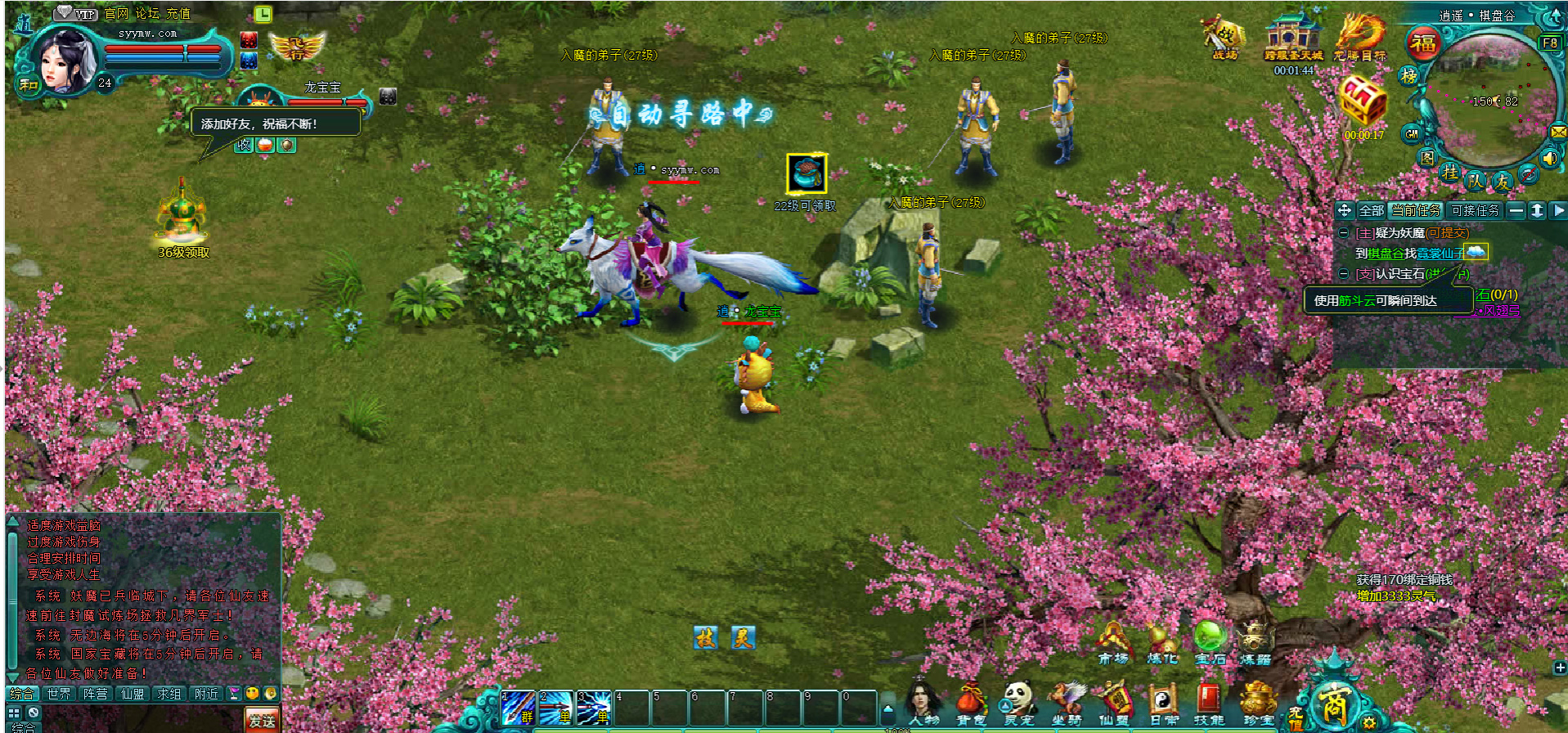
Task: Click the level 36 reward lantern
Action: pos(182,214)
